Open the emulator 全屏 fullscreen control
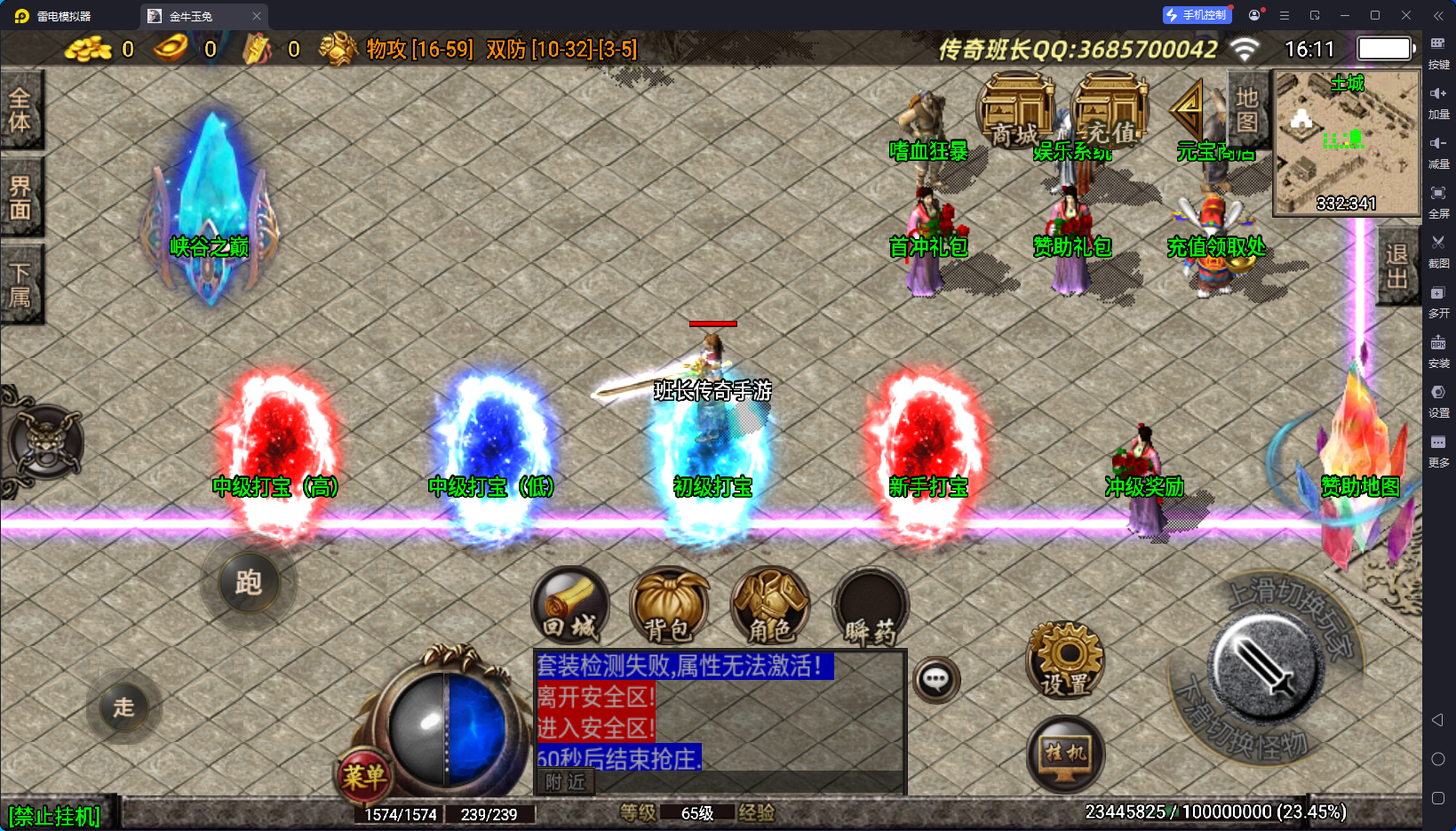The image size is (1456, 831). (x=1438, y=200)
